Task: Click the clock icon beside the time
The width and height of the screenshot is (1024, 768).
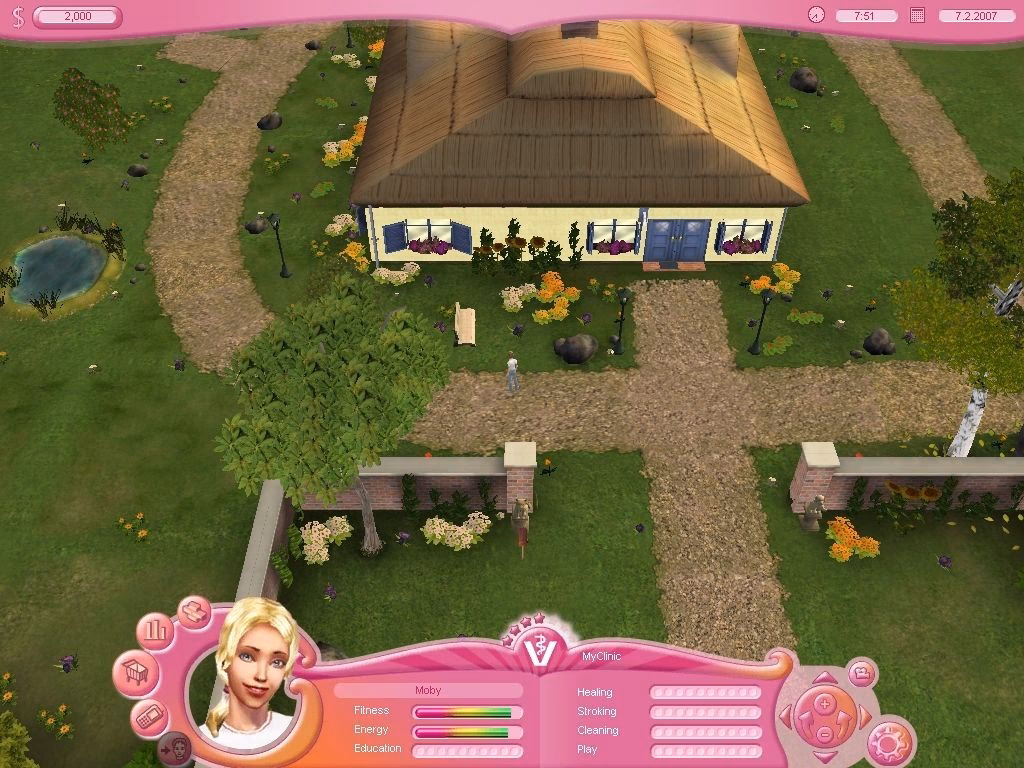Action: coord(817,15)
